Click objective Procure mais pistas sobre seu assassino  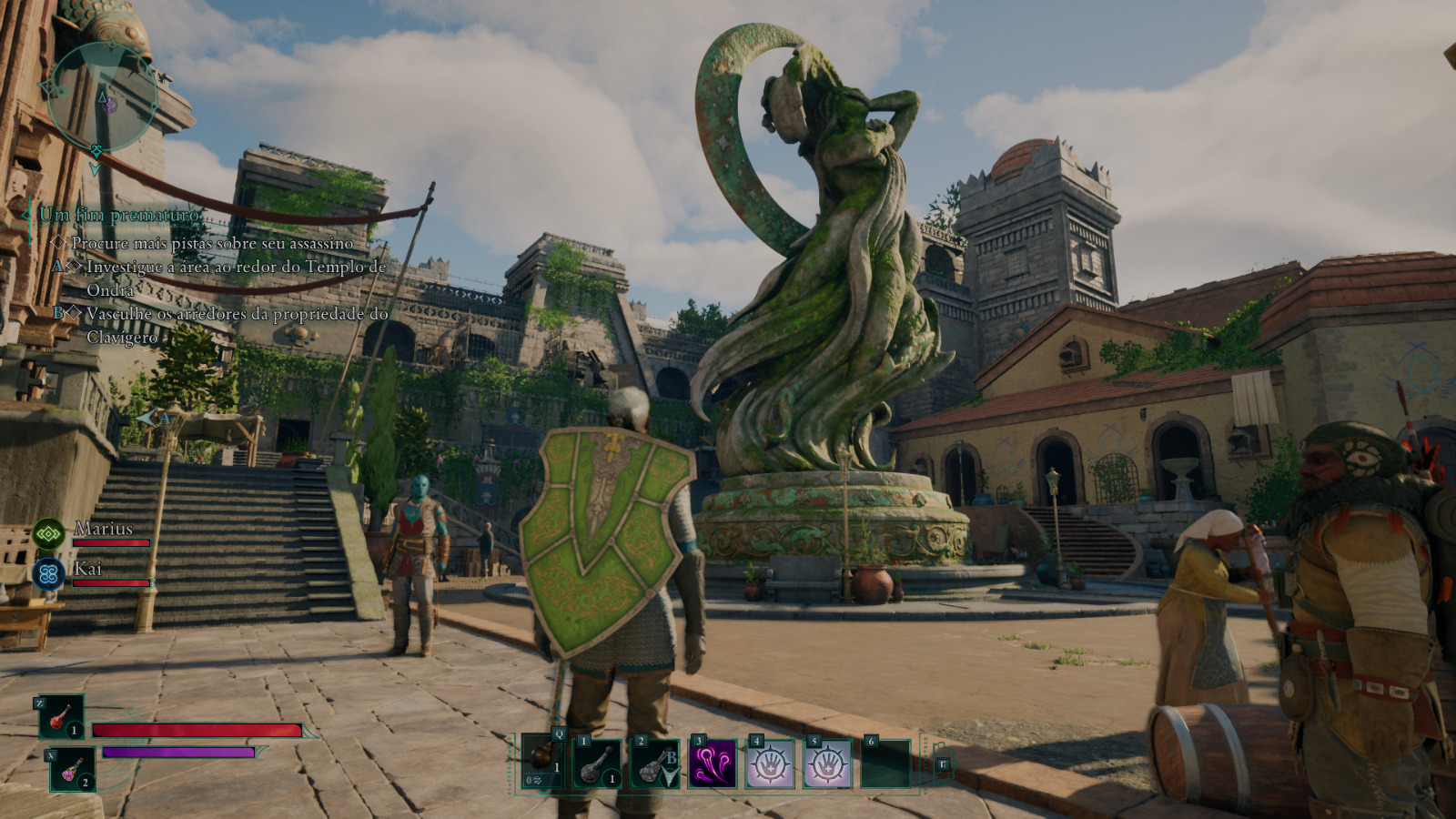pos(211,243)
